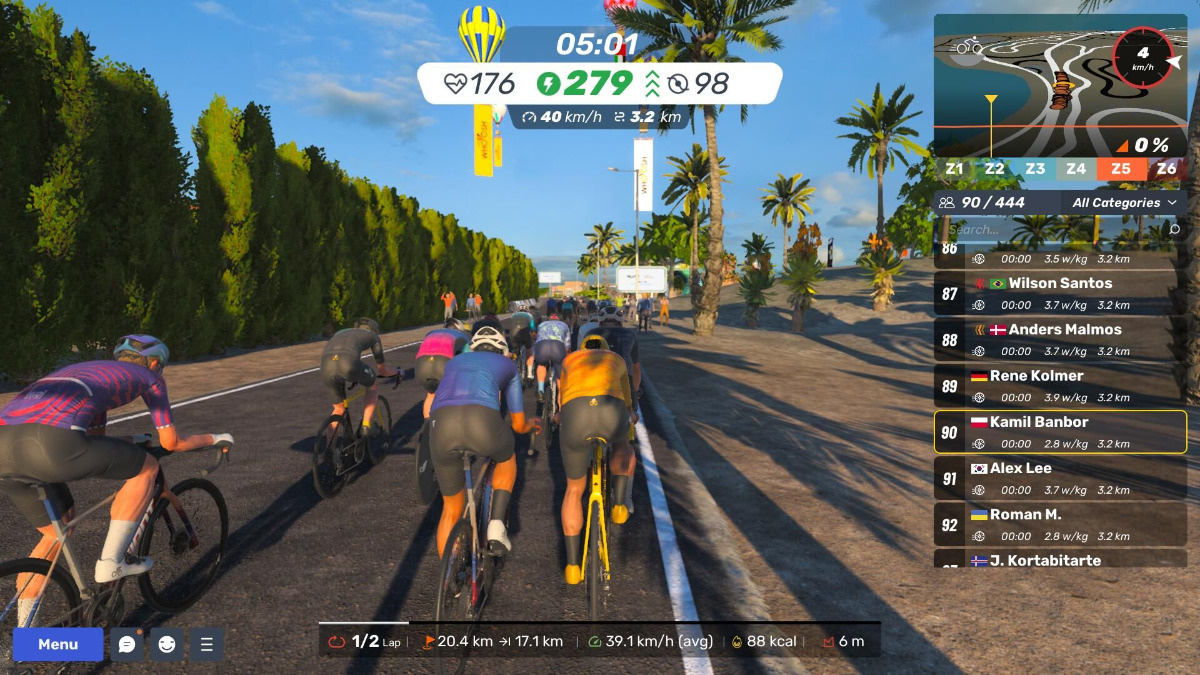Select rider J. Kortabitarte row

point(1060,559)
